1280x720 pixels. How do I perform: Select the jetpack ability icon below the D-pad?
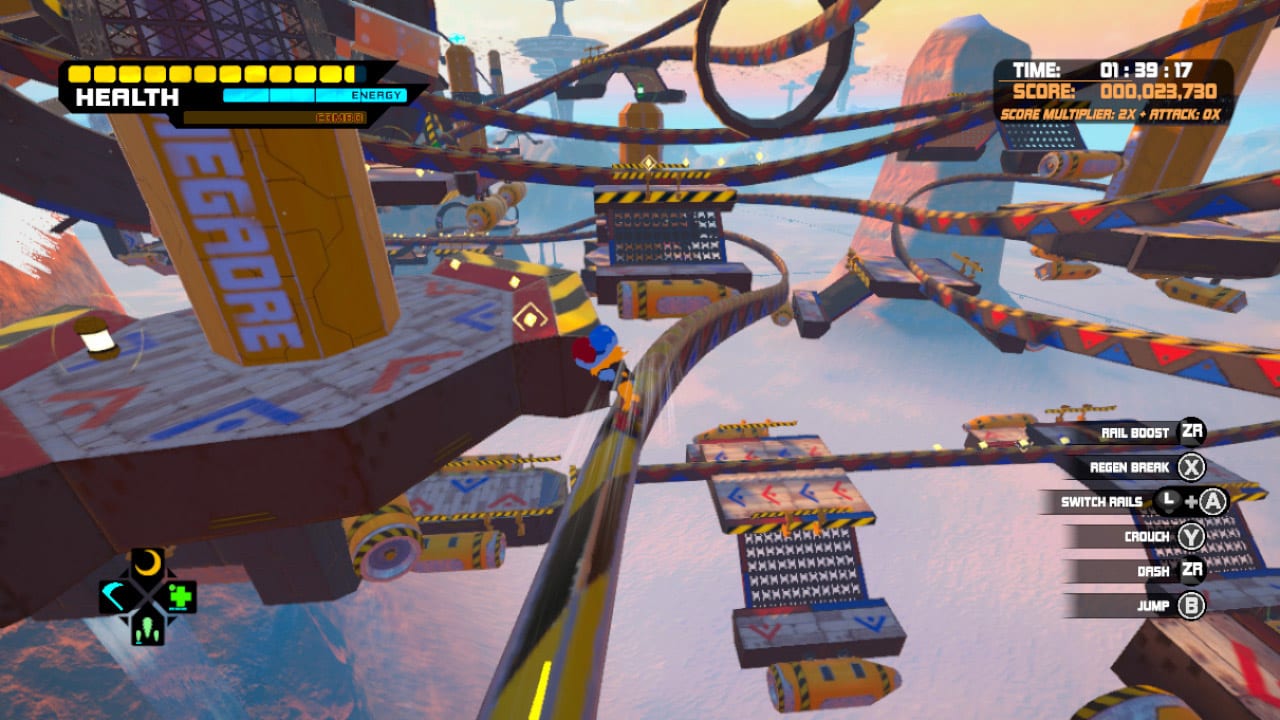147,628
